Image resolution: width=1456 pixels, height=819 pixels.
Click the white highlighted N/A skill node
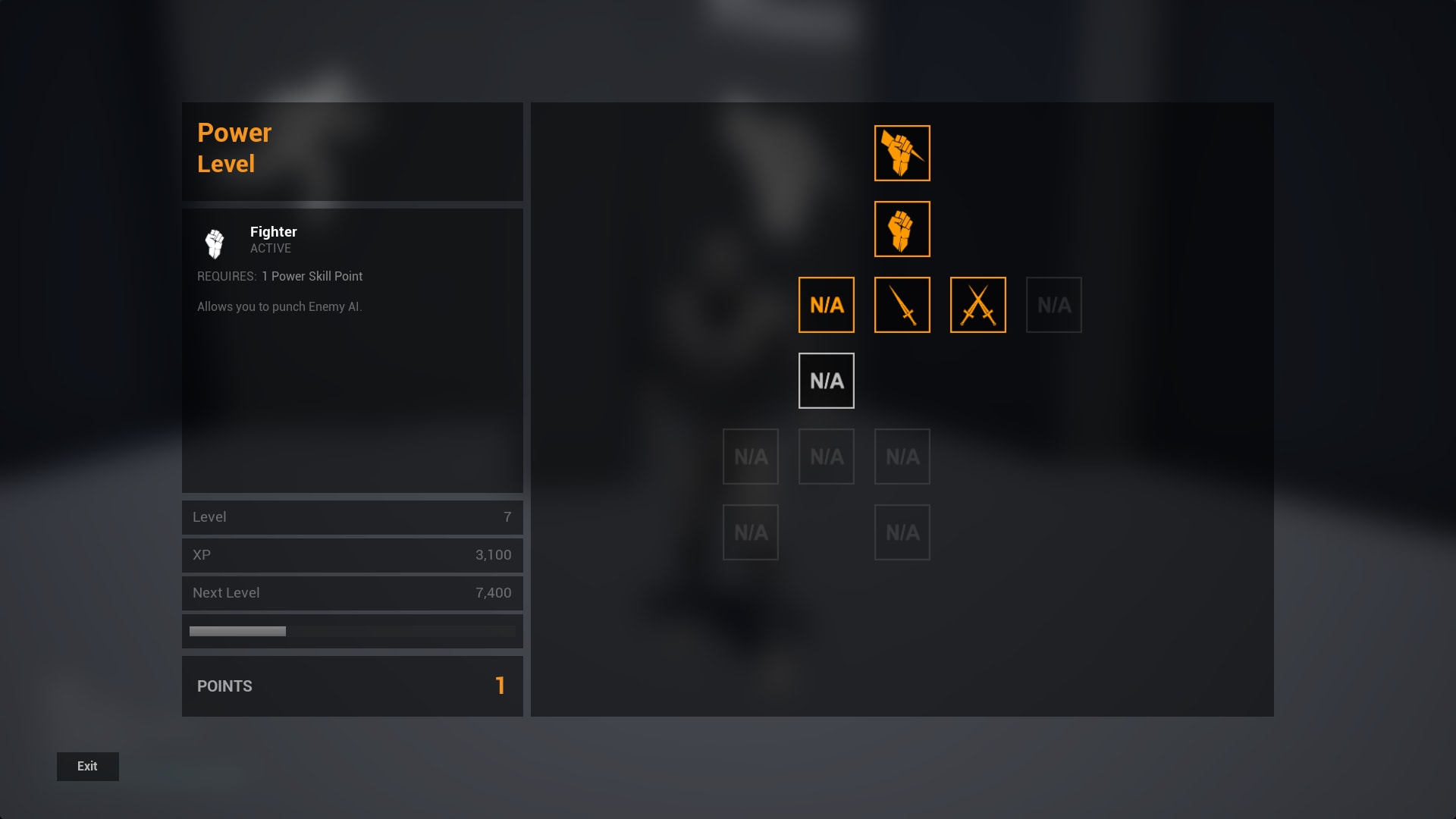coord(827,381)
